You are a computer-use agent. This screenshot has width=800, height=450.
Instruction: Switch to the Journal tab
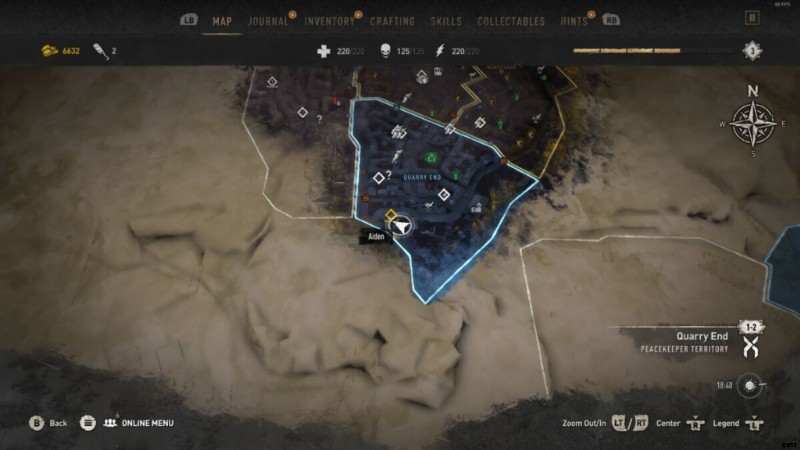click(267, 21)
